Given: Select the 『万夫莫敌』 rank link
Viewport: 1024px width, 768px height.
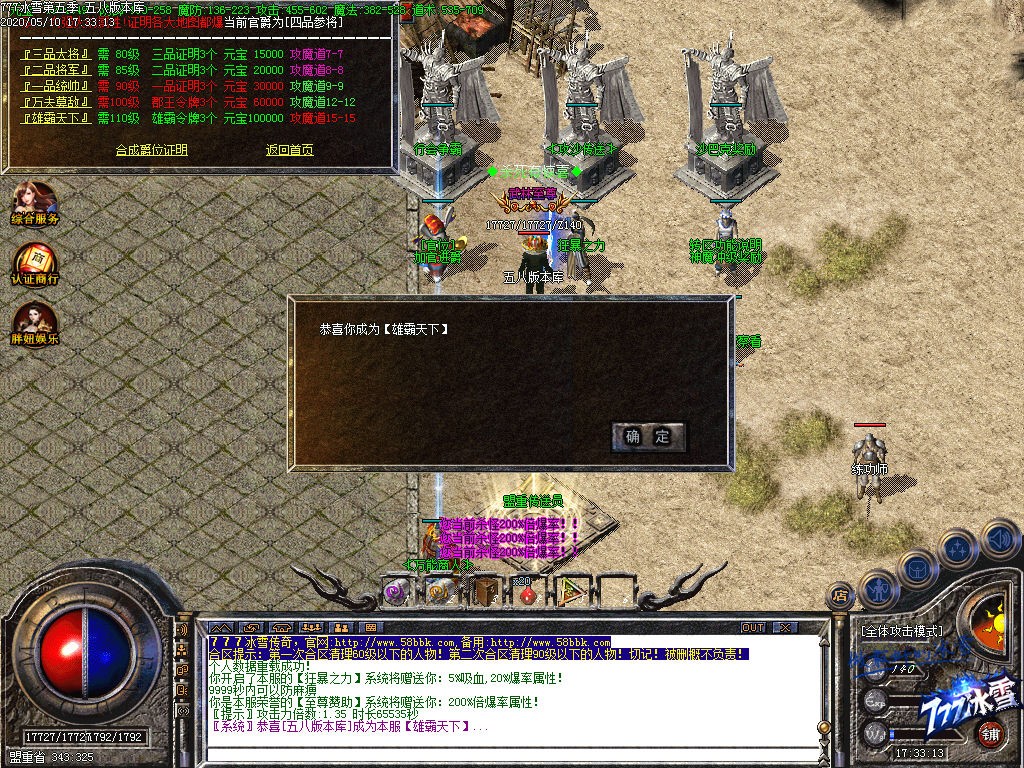Looking at the screenshot, I should pyautogui.click(x=56, y=102).
